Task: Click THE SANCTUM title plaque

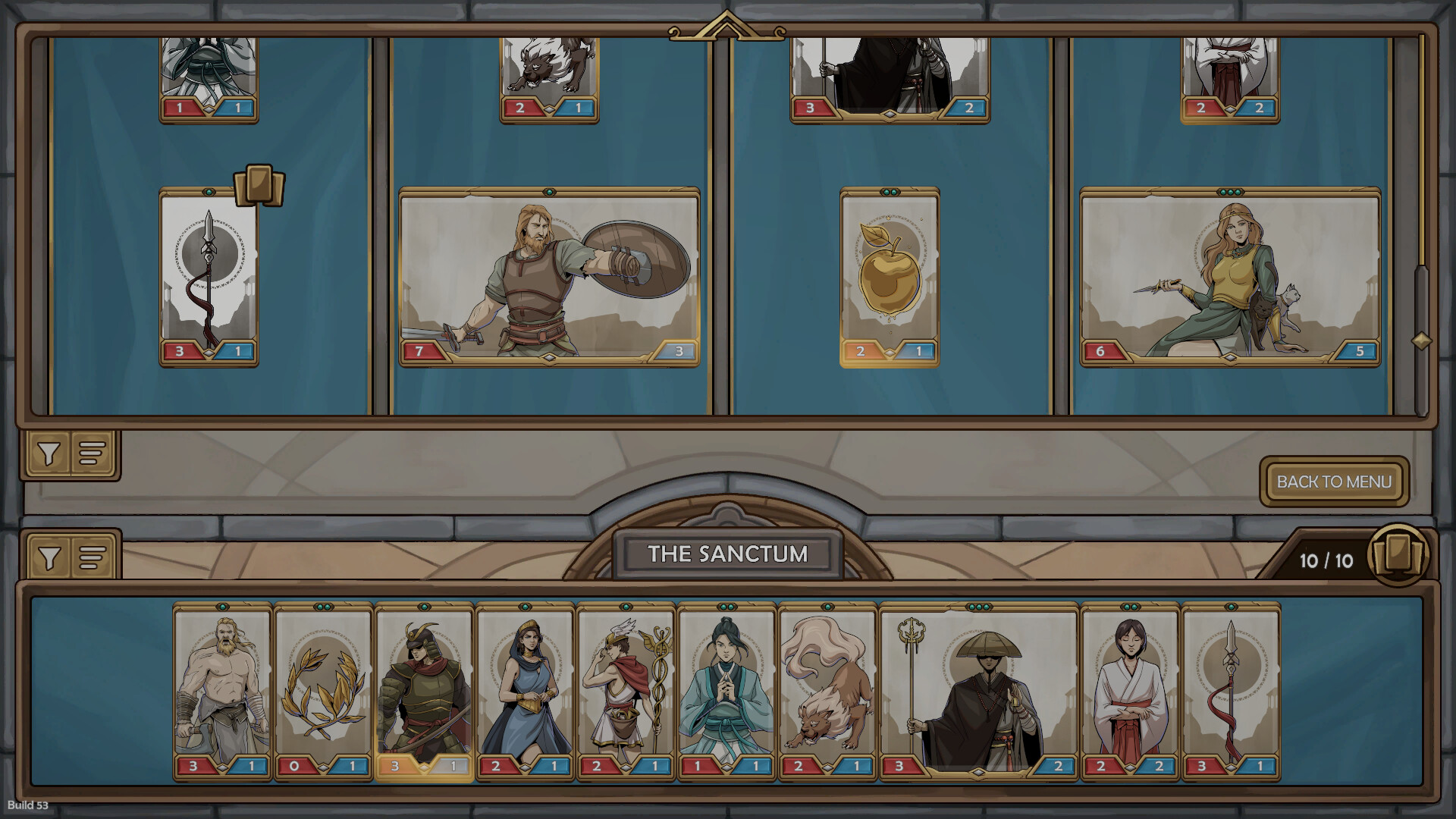Action: tap(726, 554)
